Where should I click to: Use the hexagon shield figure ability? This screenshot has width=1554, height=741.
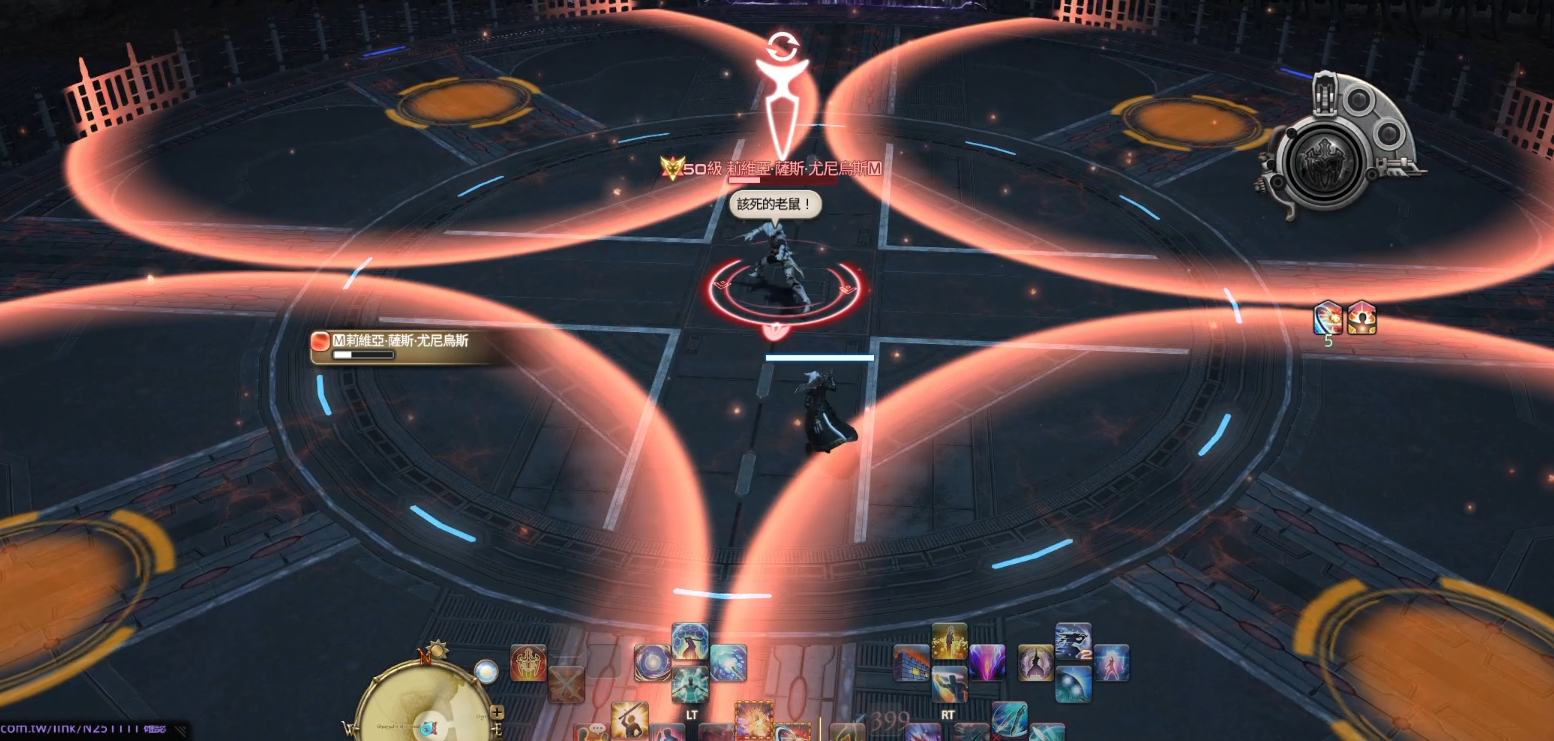[x=690, y=641]
